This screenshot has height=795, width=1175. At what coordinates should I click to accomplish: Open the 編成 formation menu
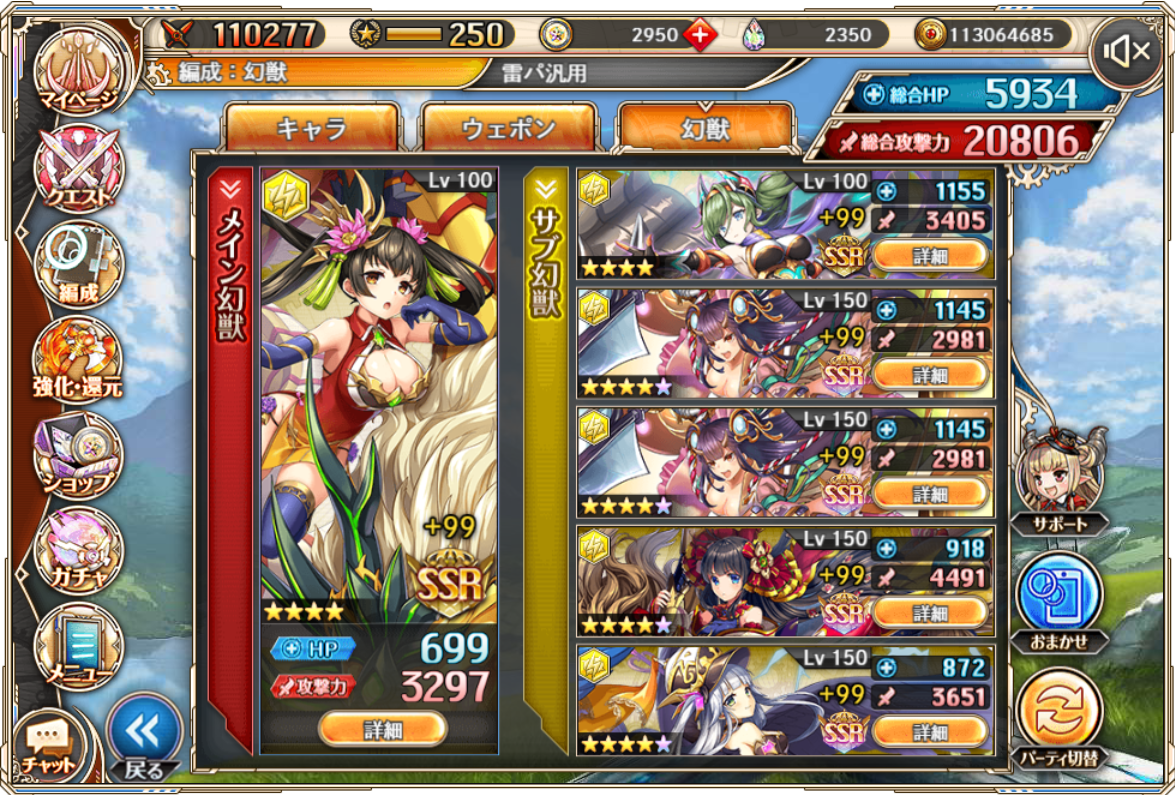click(78, 263)
